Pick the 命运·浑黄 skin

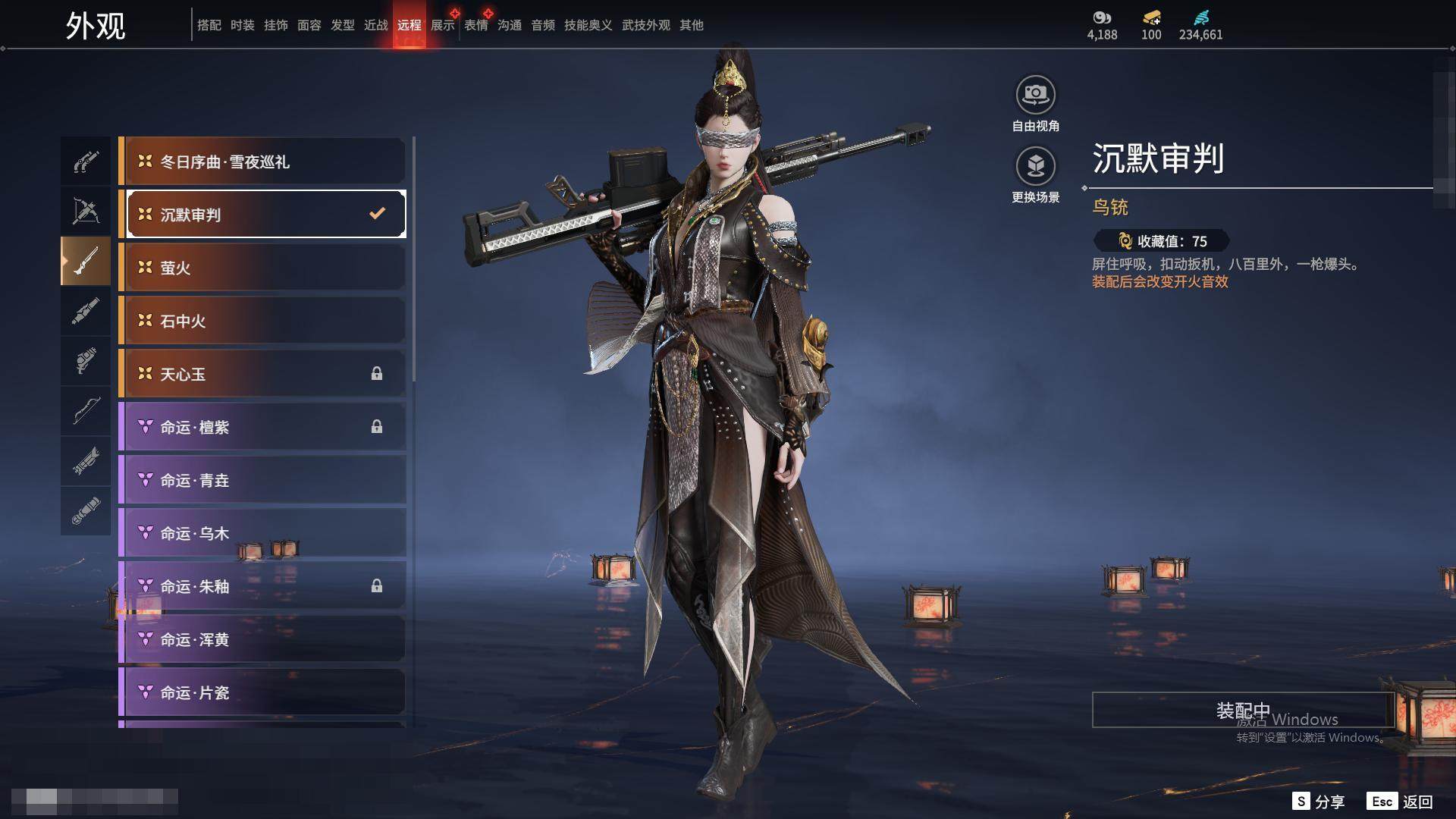[264, 639]
